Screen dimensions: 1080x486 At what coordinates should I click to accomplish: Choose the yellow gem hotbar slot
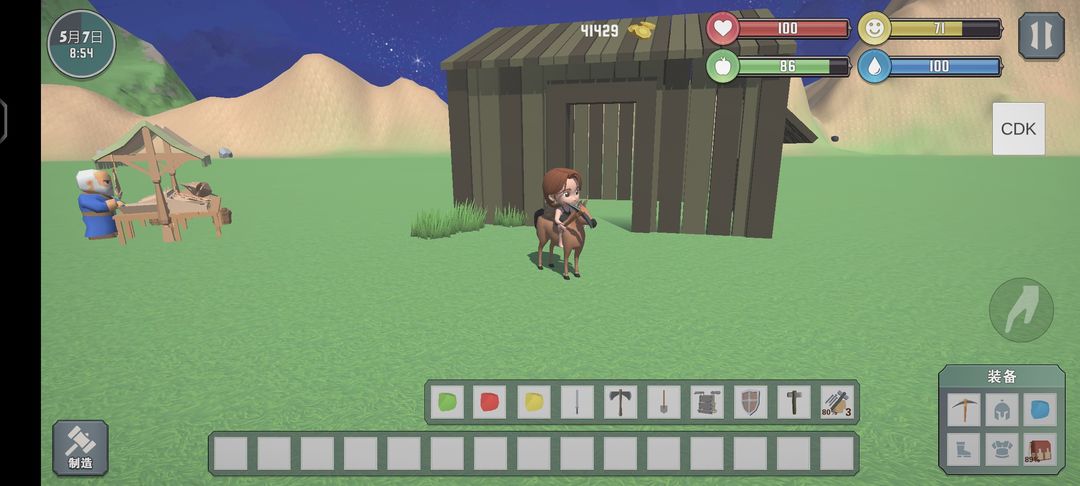pos(534,402)
